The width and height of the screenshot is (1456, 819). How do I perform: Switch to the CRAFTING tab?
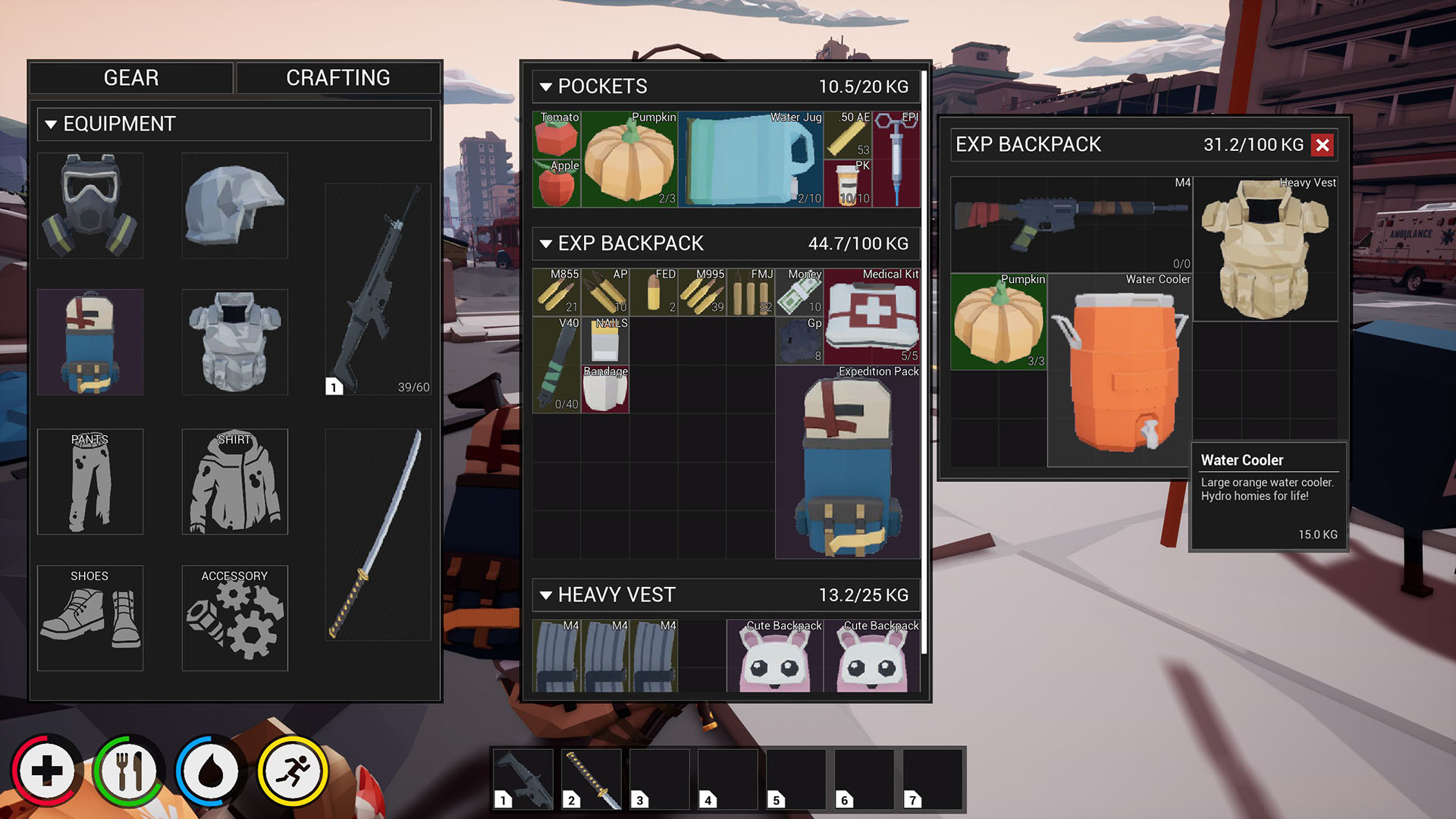coord(337,77)
